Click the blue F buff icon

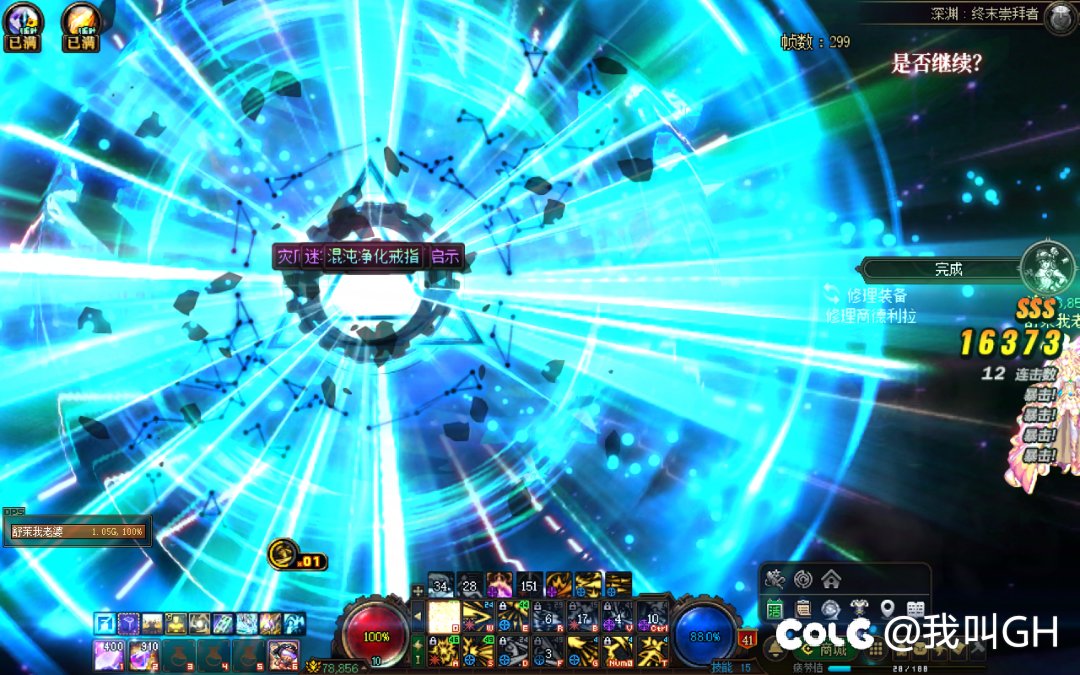tap(105, 624)
